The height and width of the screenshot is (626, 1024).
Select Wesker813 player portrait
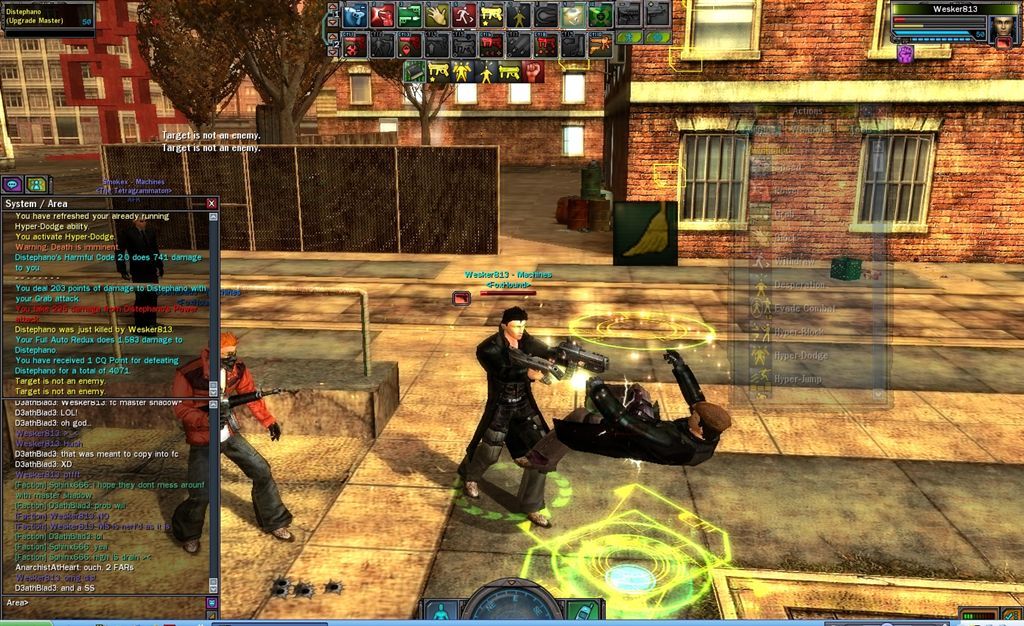pos(1003,26)
